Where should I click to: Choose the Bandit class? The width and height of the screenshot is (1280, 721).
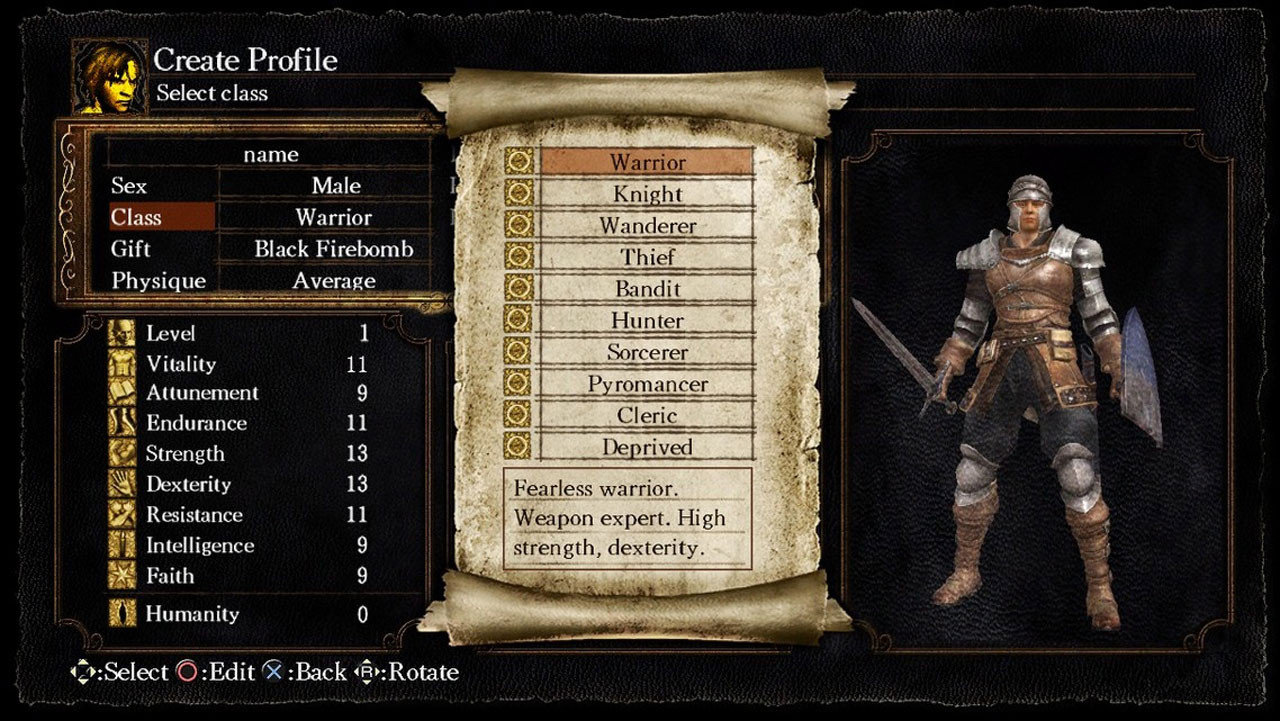(647, 289)
